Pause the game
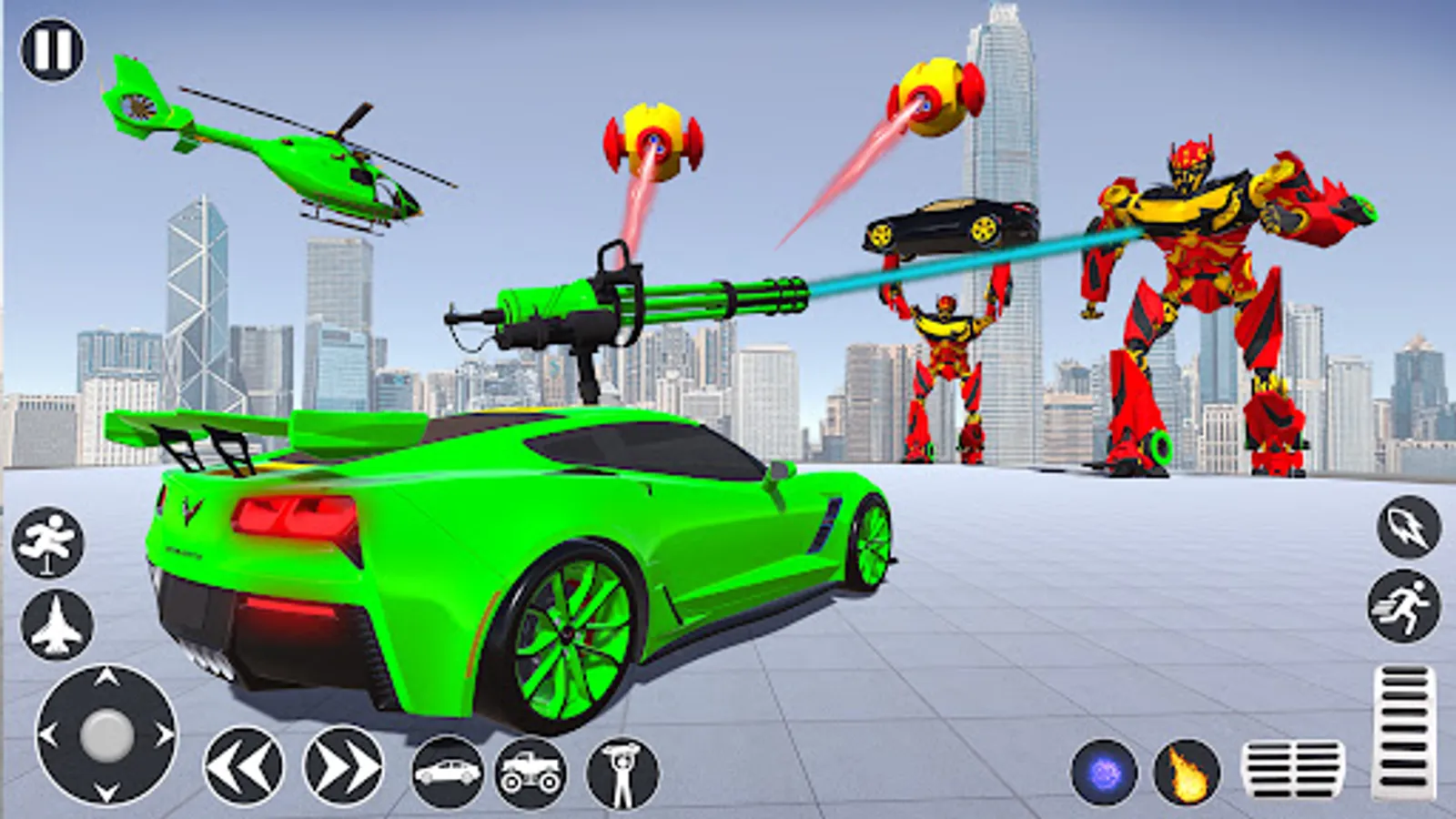 (50, 48)
